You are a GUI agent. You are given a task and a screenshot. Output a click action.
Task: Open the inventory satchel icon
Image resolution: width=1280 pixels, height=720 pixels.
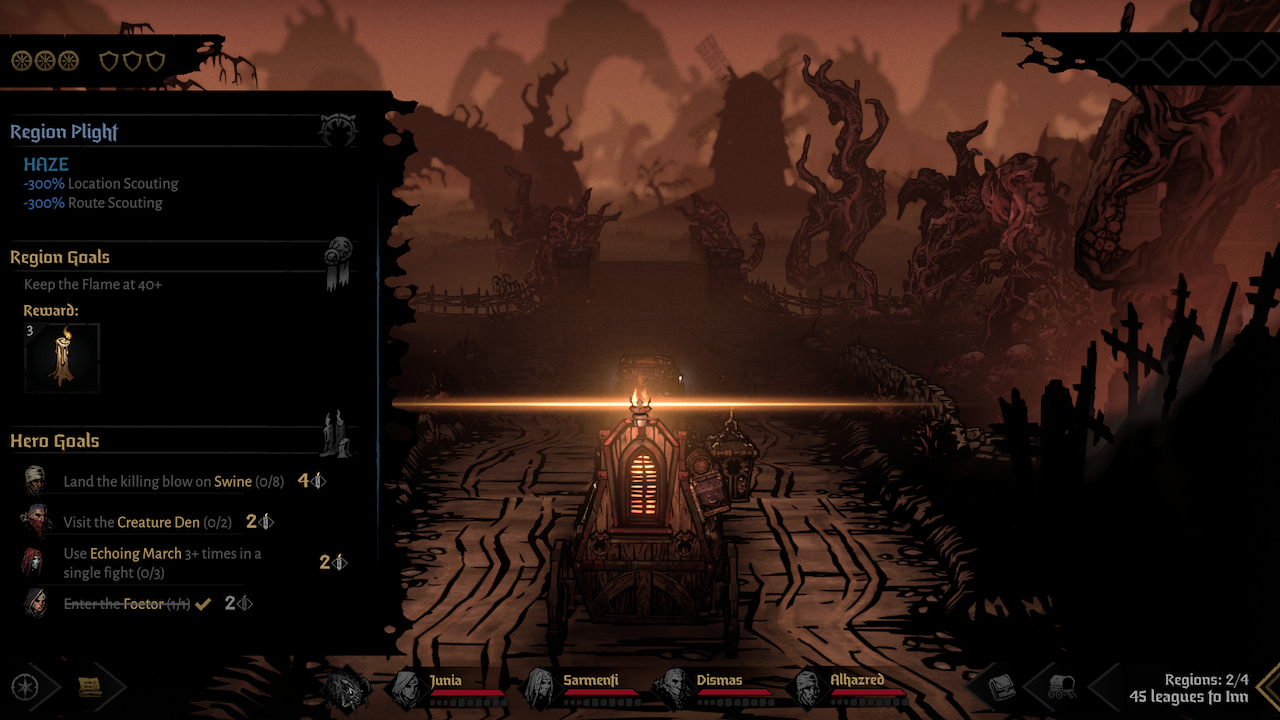[1002, 687]
